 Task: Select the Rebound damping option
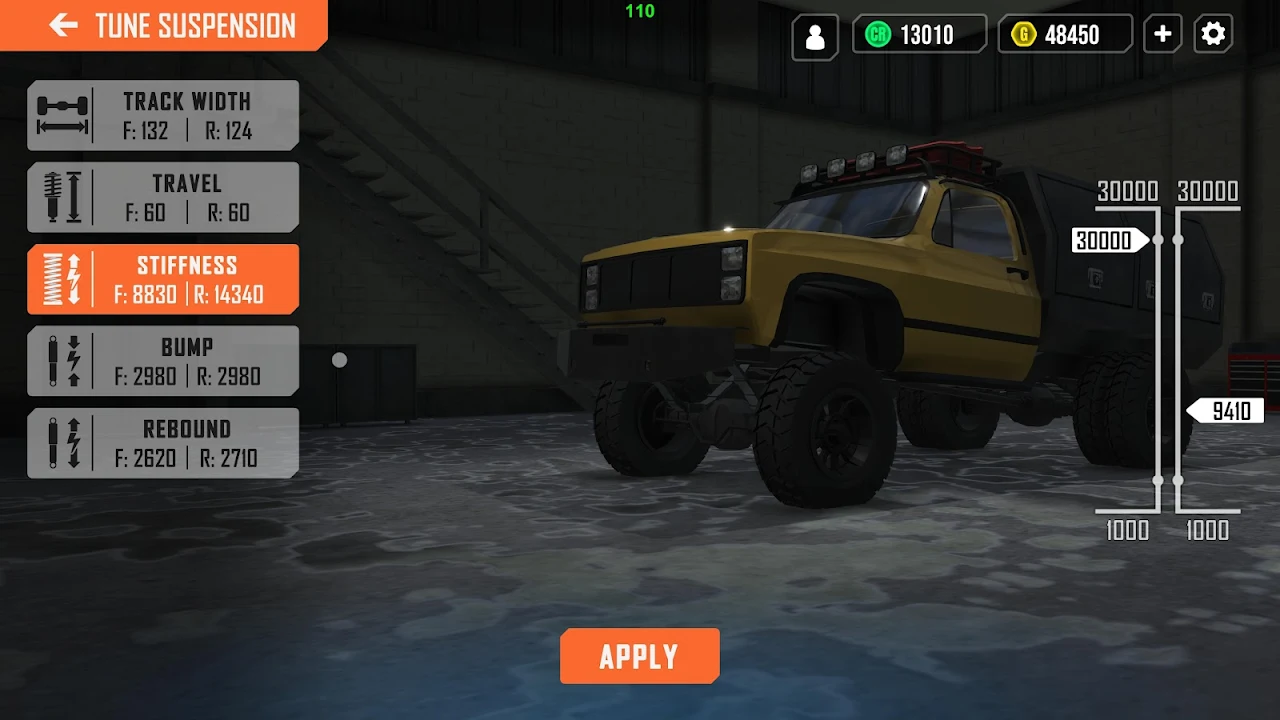163,443
